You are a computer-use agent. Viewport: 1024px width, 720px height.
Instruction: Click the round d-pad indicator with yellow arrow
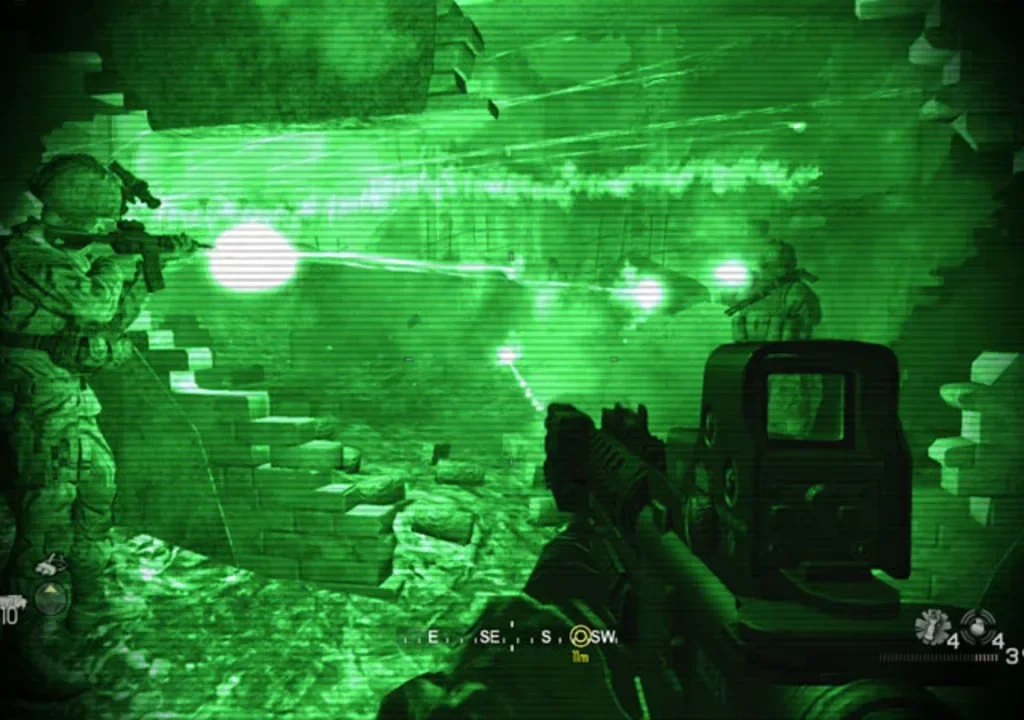51,598
